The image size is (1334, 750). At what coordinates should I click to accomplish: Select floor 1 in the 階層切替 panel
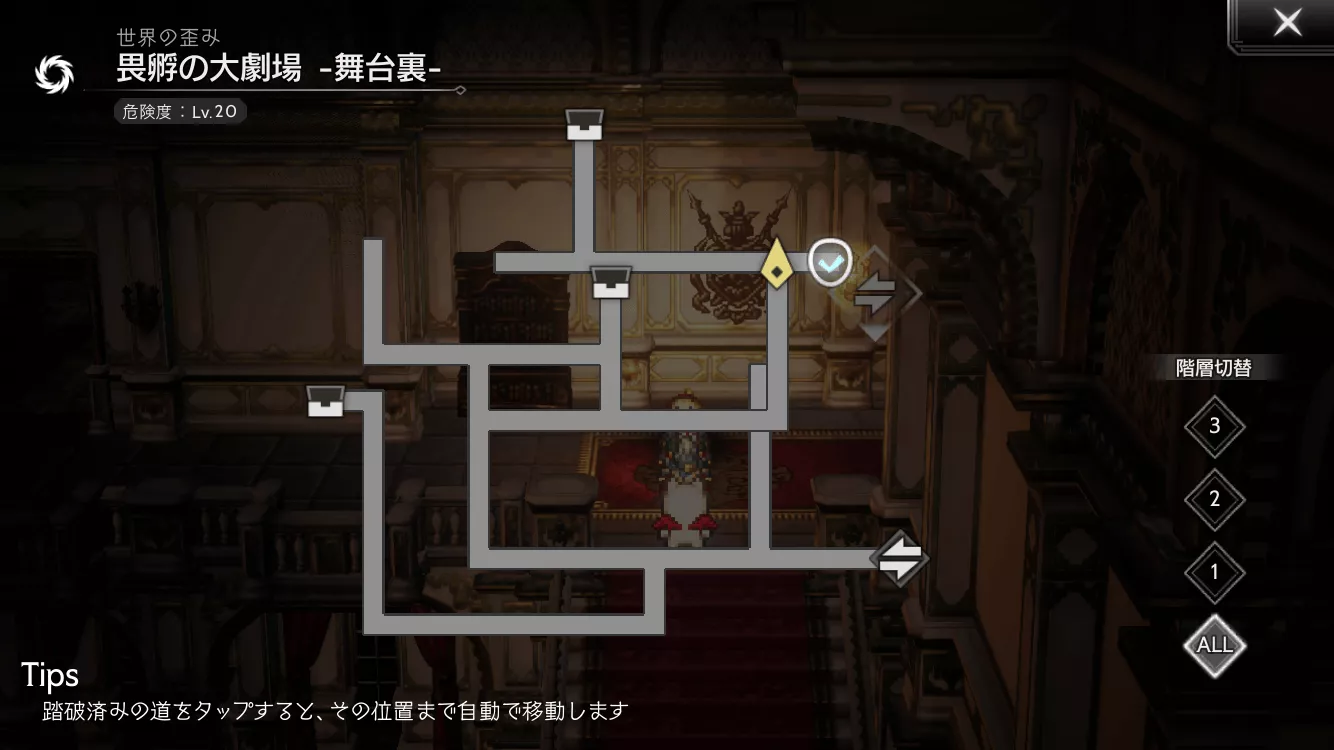pos(1214,572)
